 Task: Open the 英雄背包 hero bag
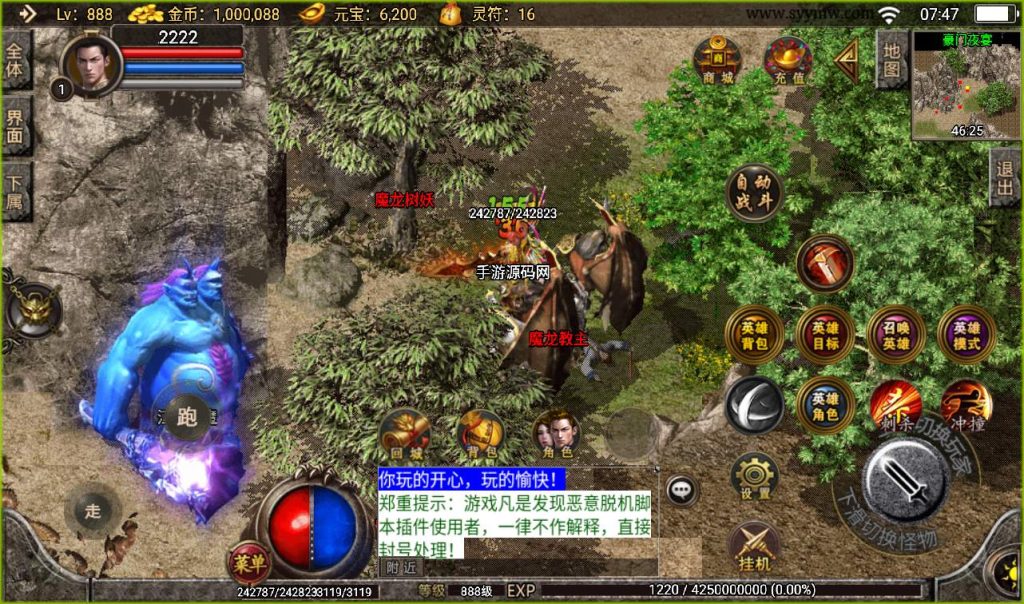754,335
